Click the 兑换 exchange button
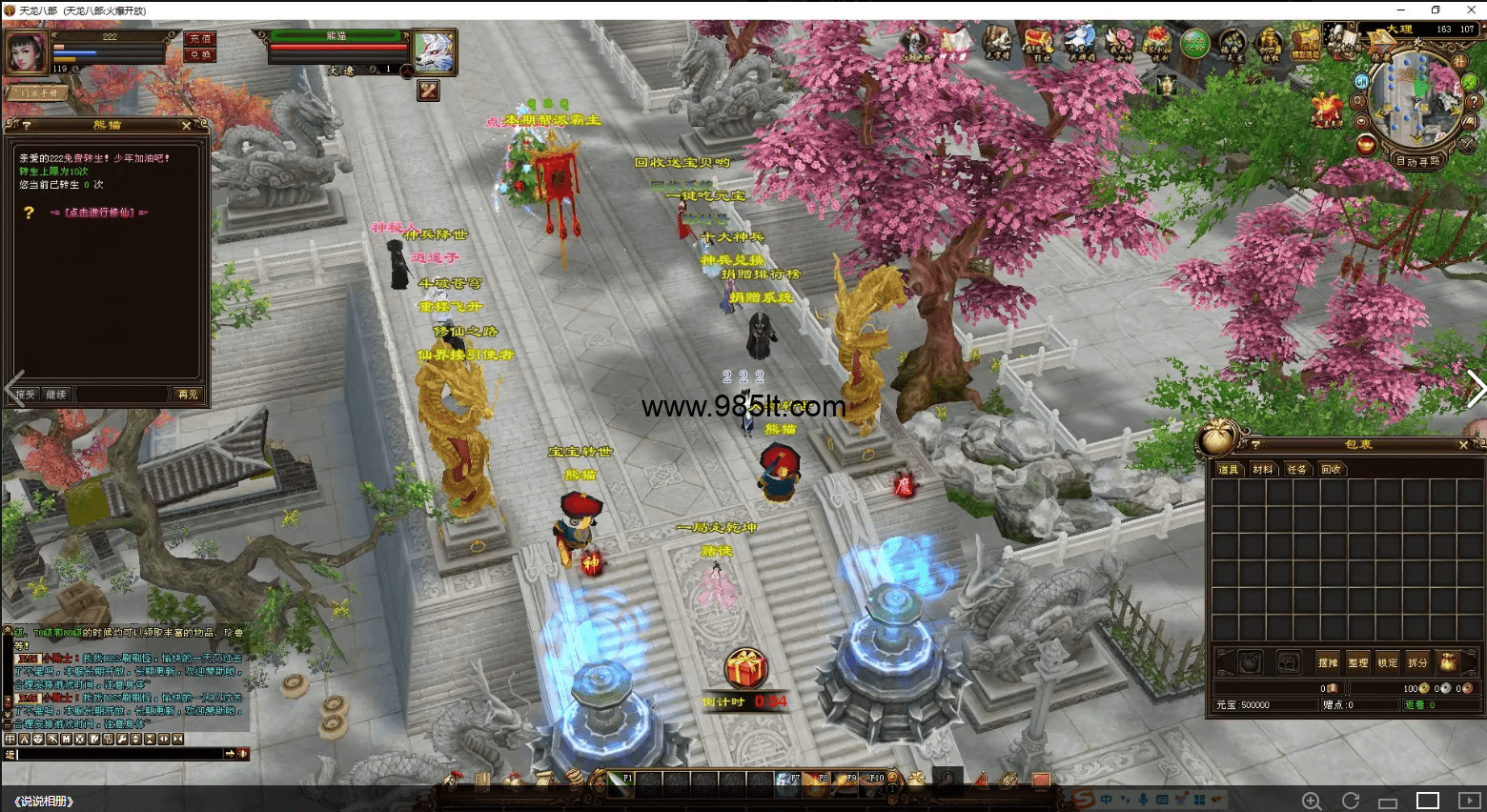This screenshot has height=812, width=1487. [x=200, y=55]
